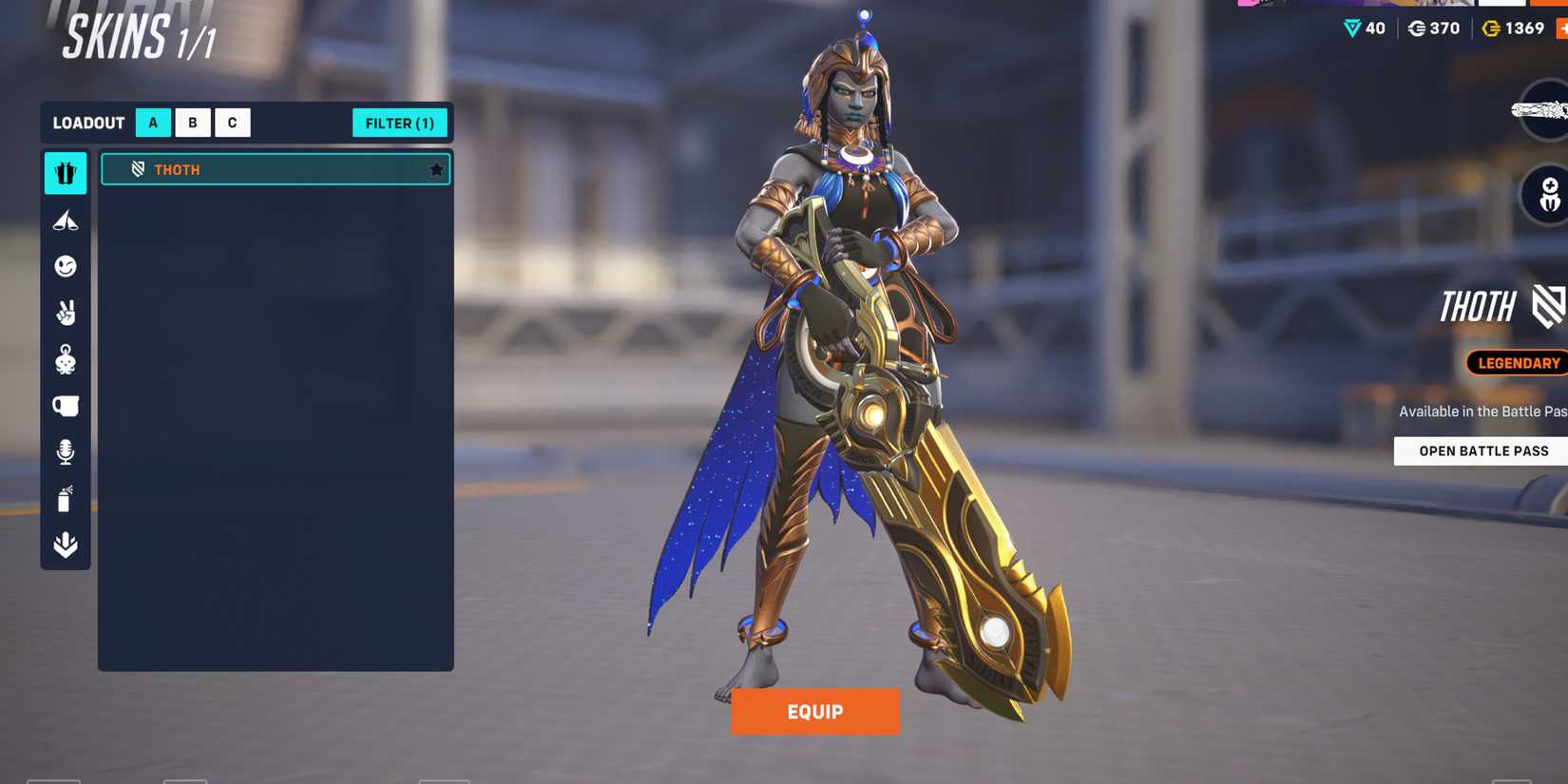Click the orange plus to buy more coins

click(x=1561, y=29)
